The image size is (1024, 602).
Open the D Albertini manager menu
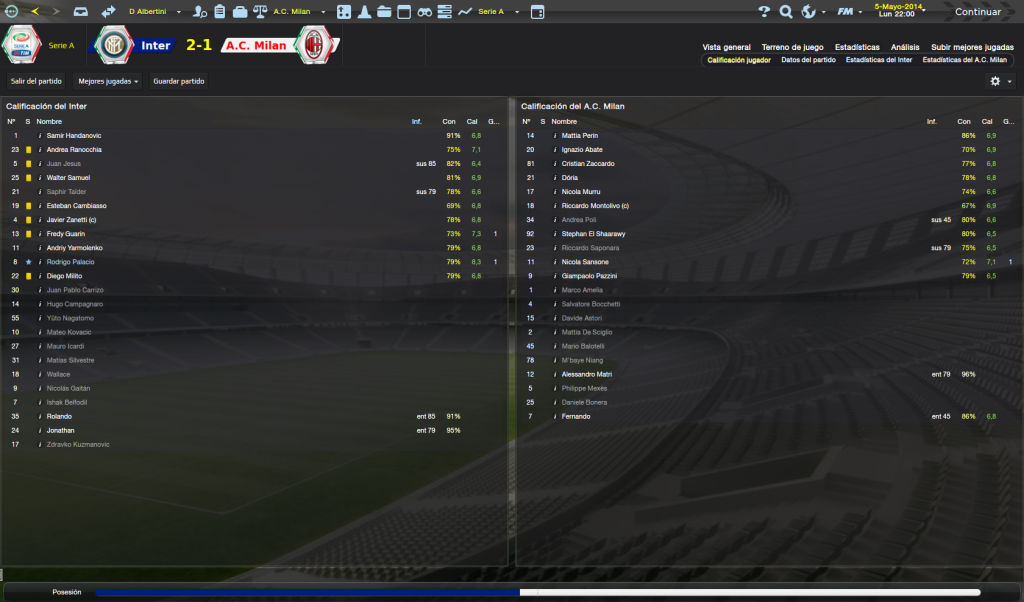tap(152, 12)
